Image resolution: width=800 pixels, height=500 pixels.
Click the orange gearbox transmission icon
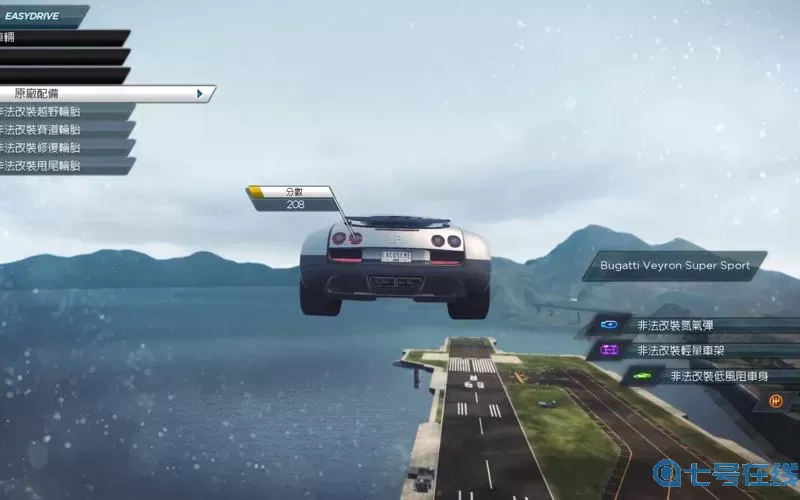[774, 401]
